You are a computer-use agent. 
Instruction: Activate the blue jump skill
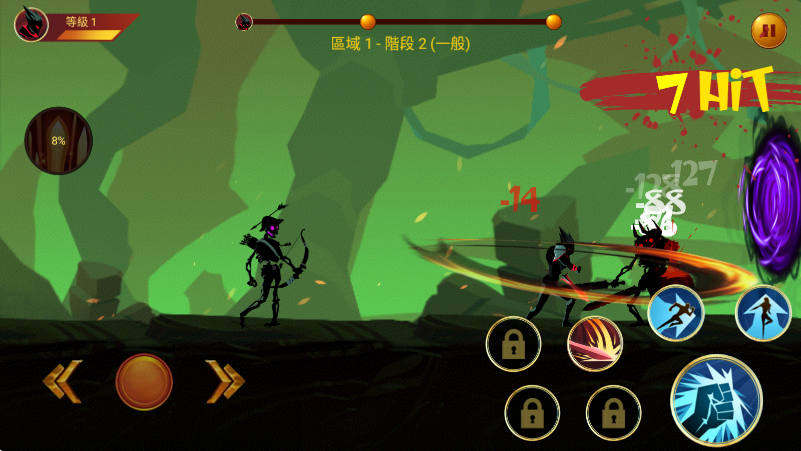[763, 313]
